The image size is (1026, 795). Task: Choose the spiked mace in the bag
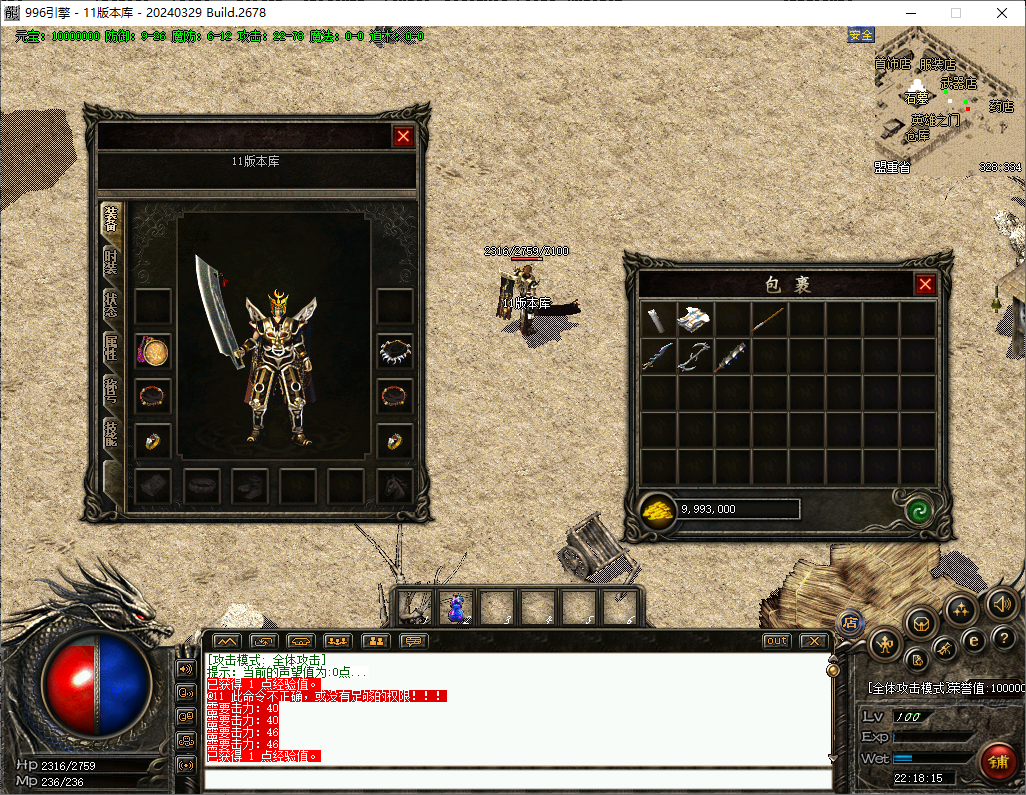click(730, 357)
